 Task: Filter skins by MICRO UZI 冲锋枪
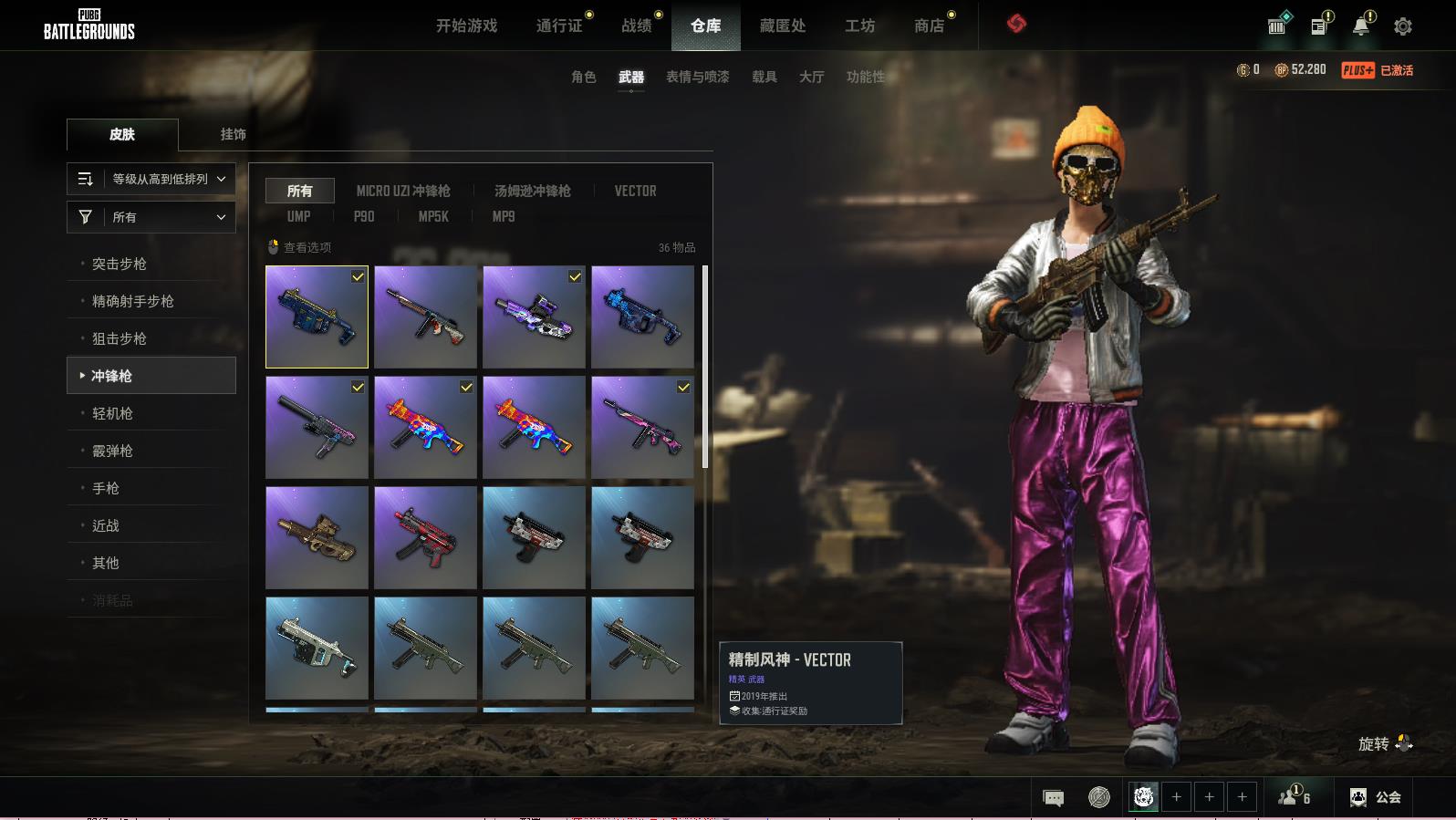click(403, 191)
